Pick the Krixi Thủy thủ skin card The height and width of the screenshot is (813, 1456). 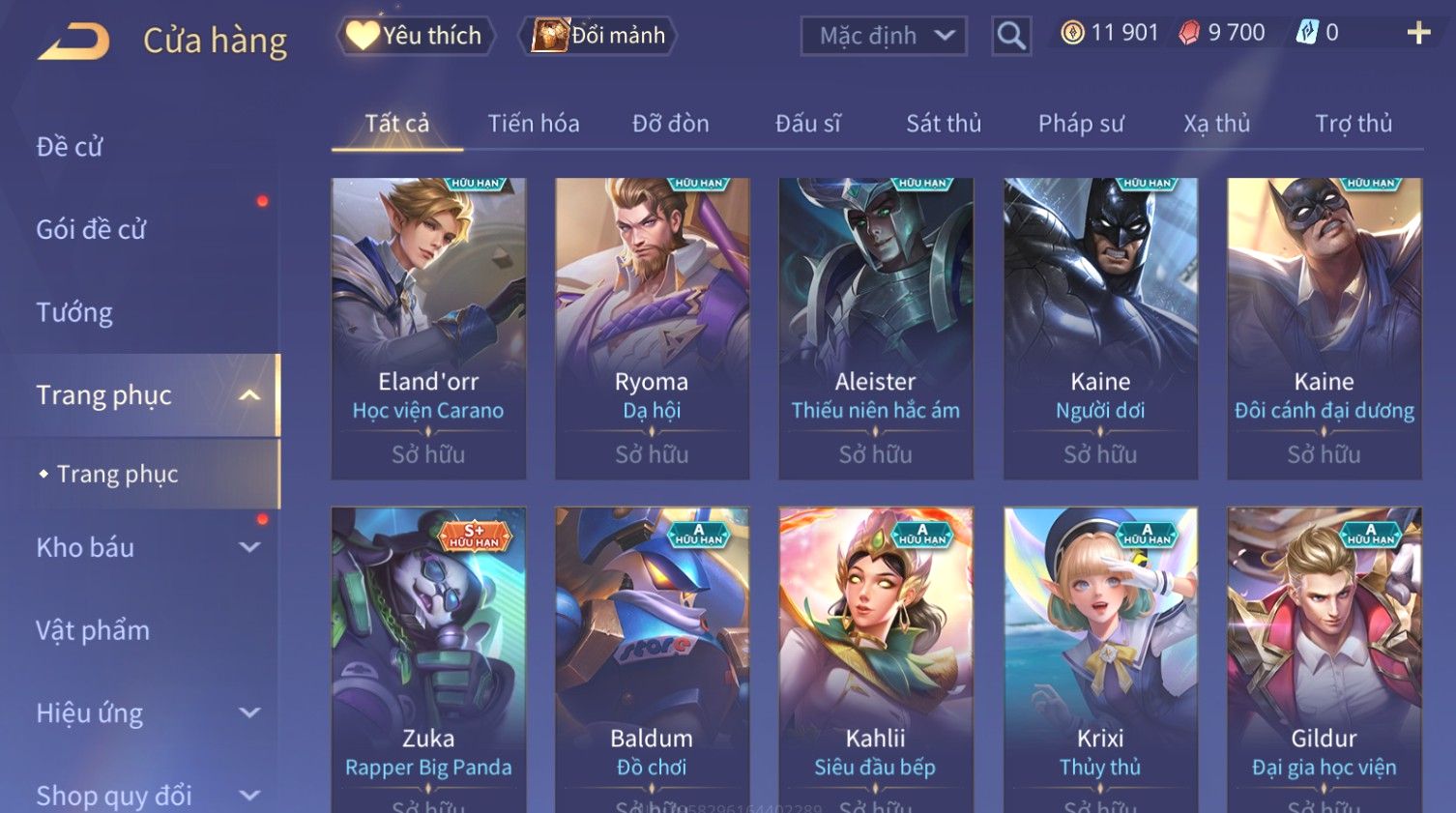coord(1100,657)
